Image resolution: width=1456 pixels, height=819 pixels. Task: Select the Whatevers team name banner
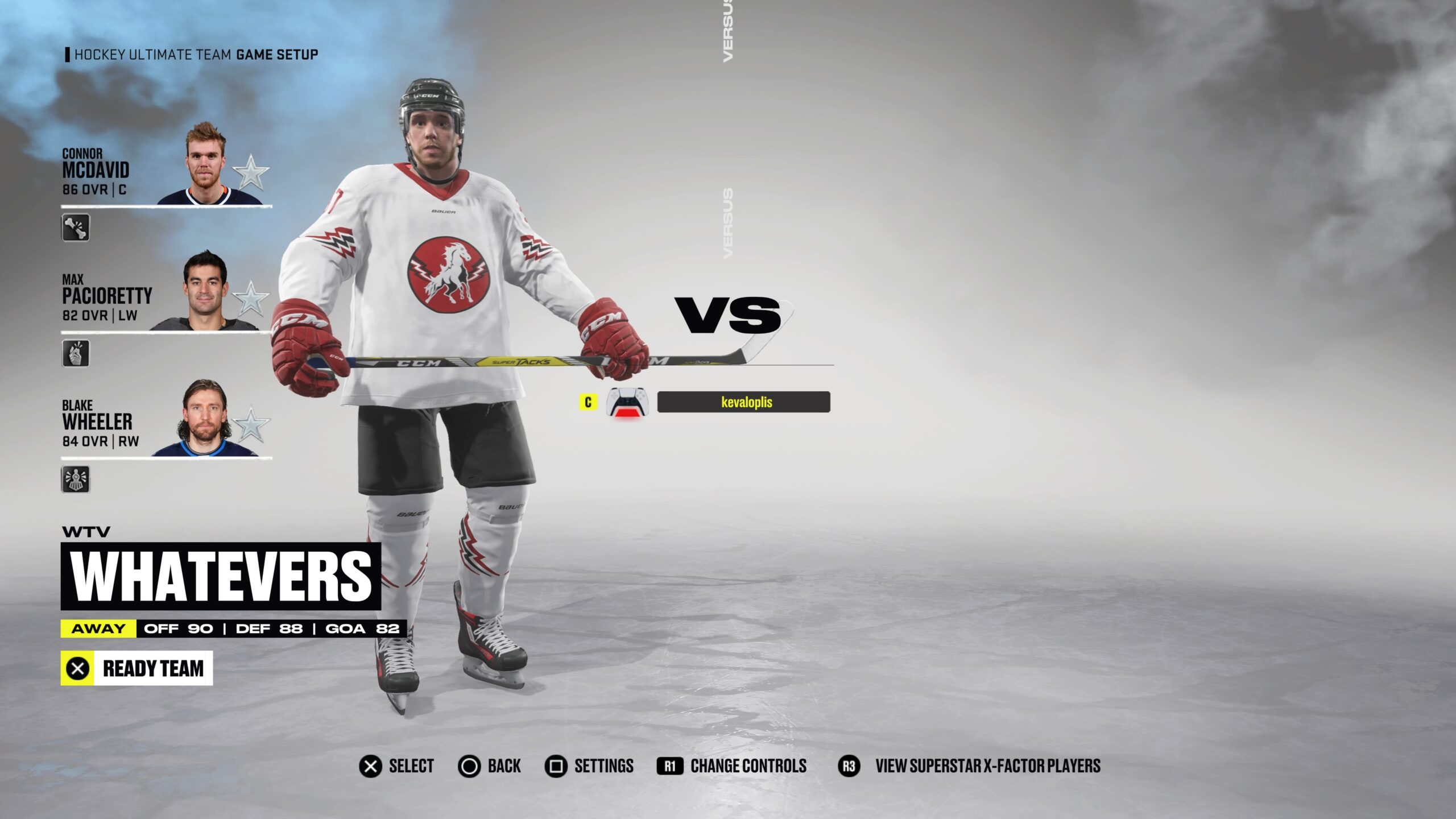coord(221,576)
